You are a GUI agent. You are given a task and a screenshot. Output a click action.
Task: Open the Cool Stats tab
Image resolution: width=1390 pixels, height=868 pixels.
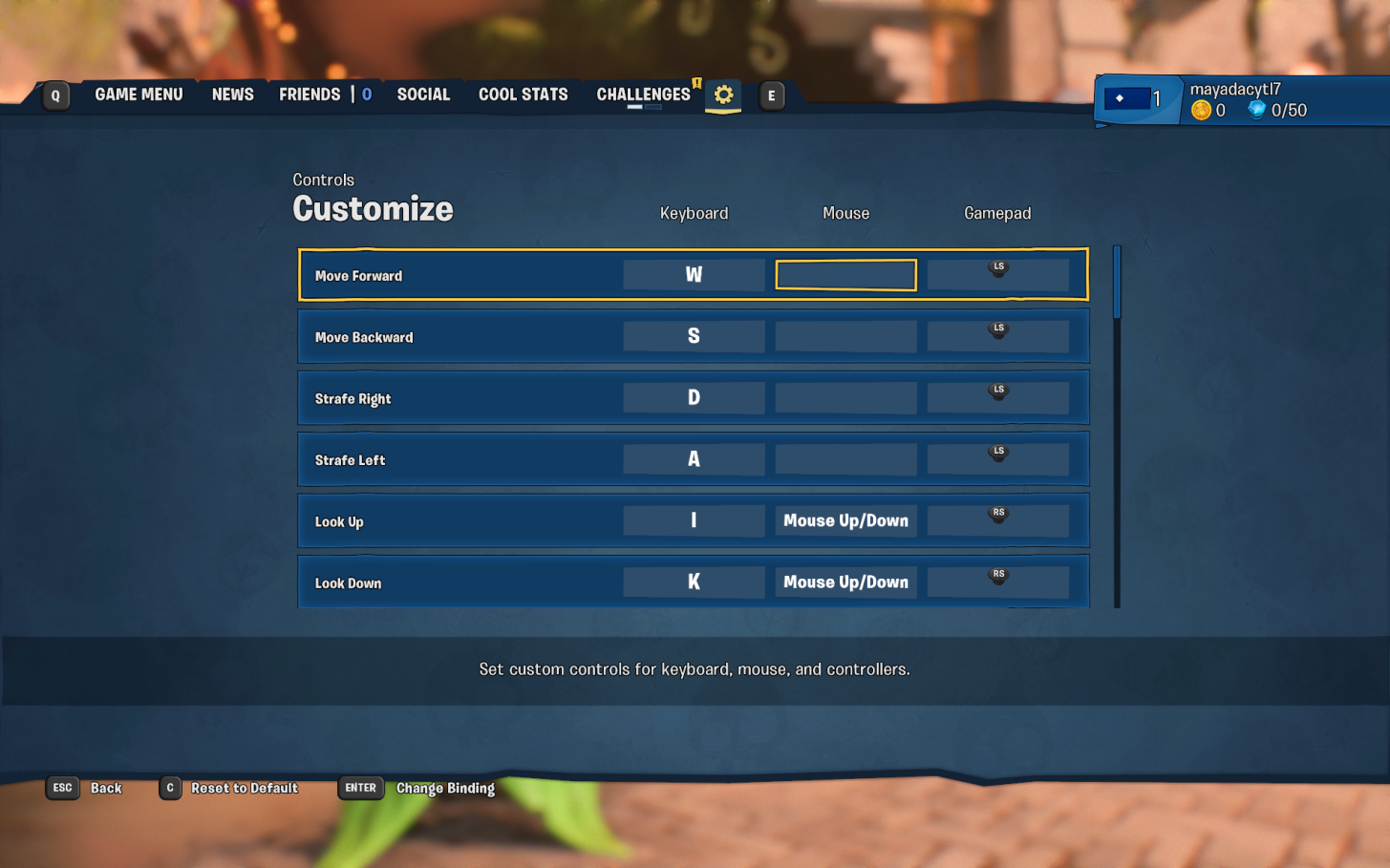pos(523,94)
